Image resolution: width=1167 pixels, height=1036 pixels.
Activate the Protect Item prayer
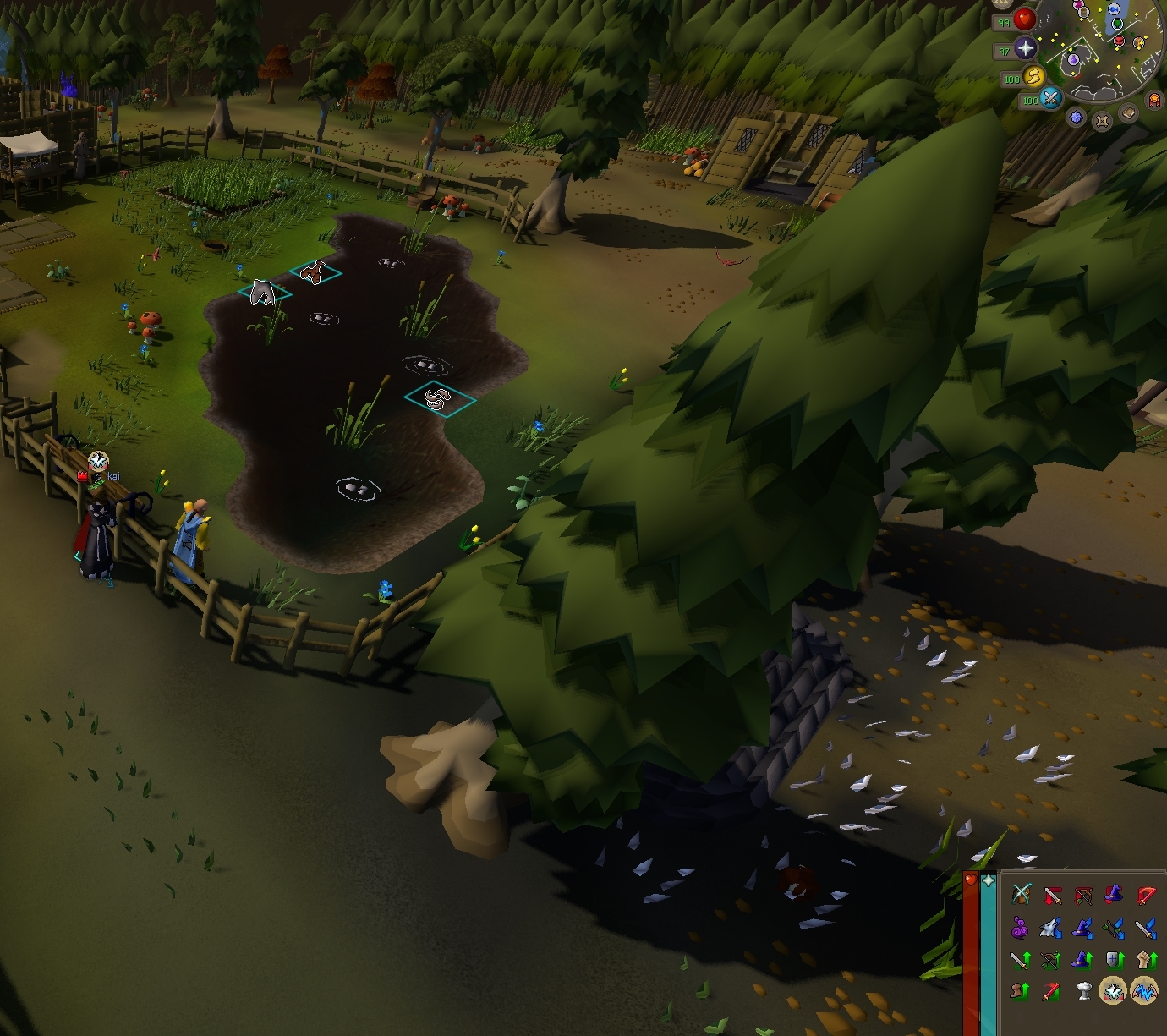tap(1022, 895)
